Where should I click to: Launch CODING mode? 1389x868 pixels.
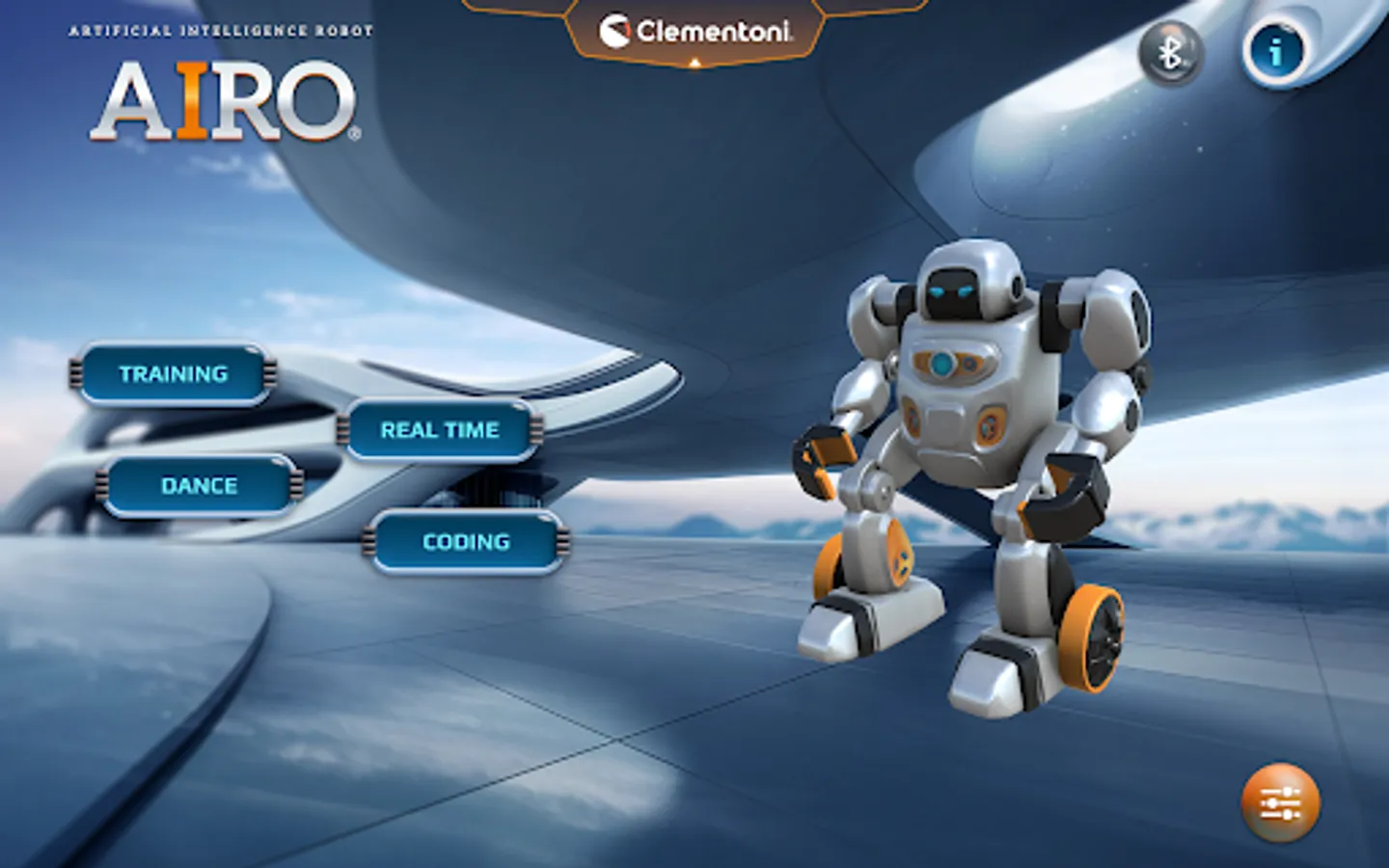(x=465, y=542)
